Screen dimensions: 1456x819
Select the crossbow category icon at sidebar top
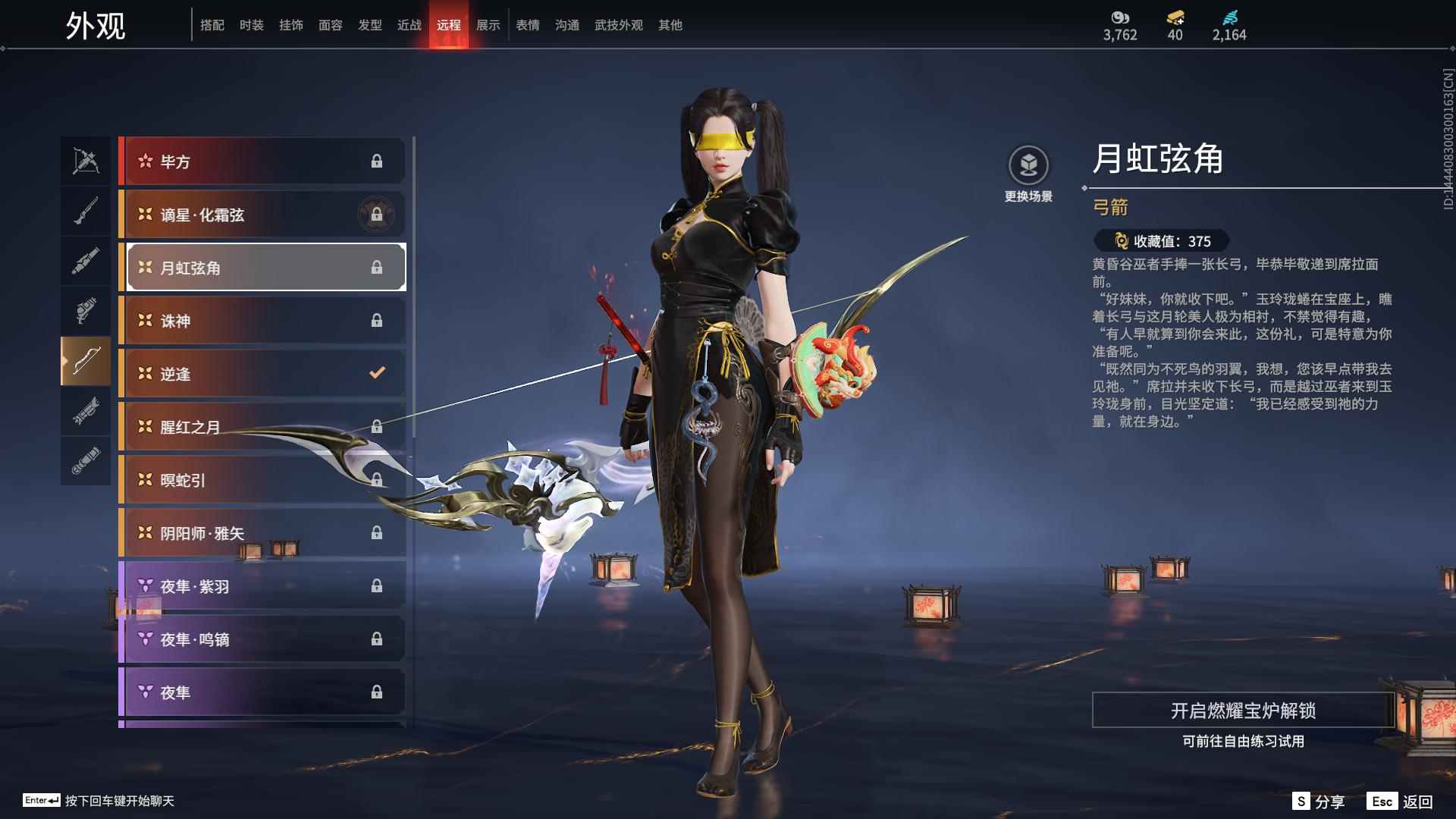(86, 161)
